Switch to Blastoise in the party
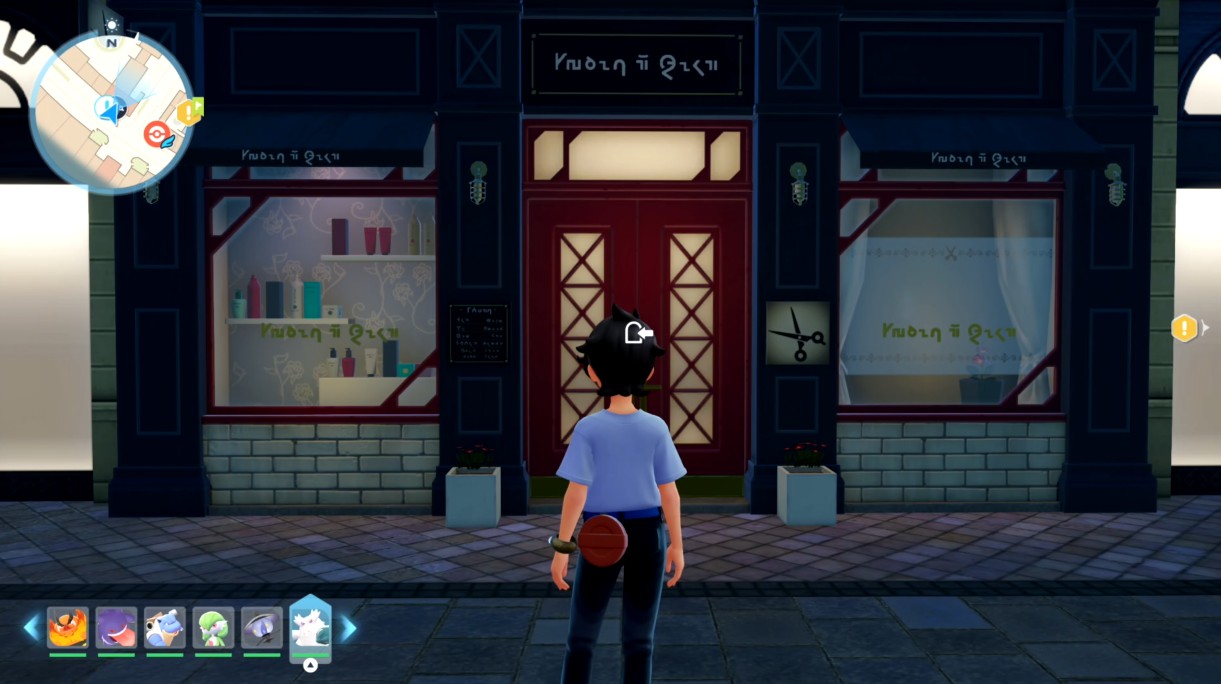This screenshot has width=1221, height=684. tap(164, 628)
